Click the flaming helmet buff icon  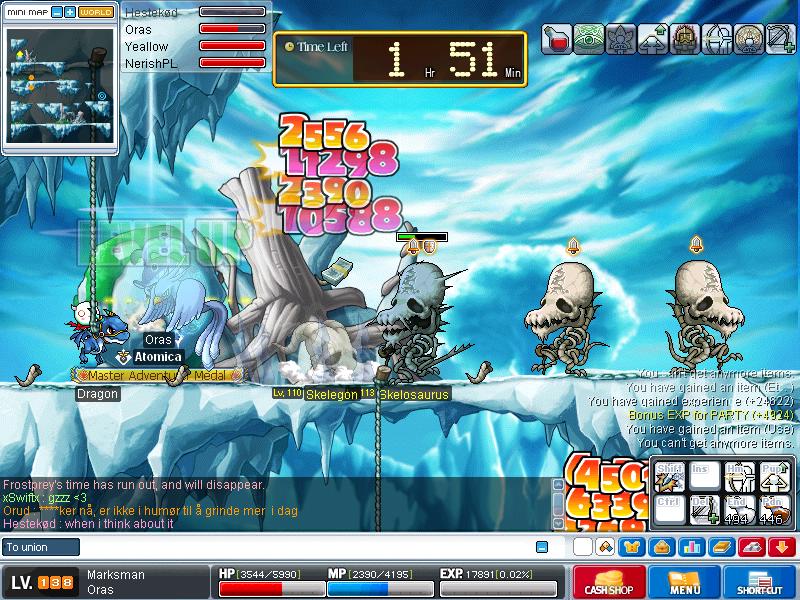685,39
